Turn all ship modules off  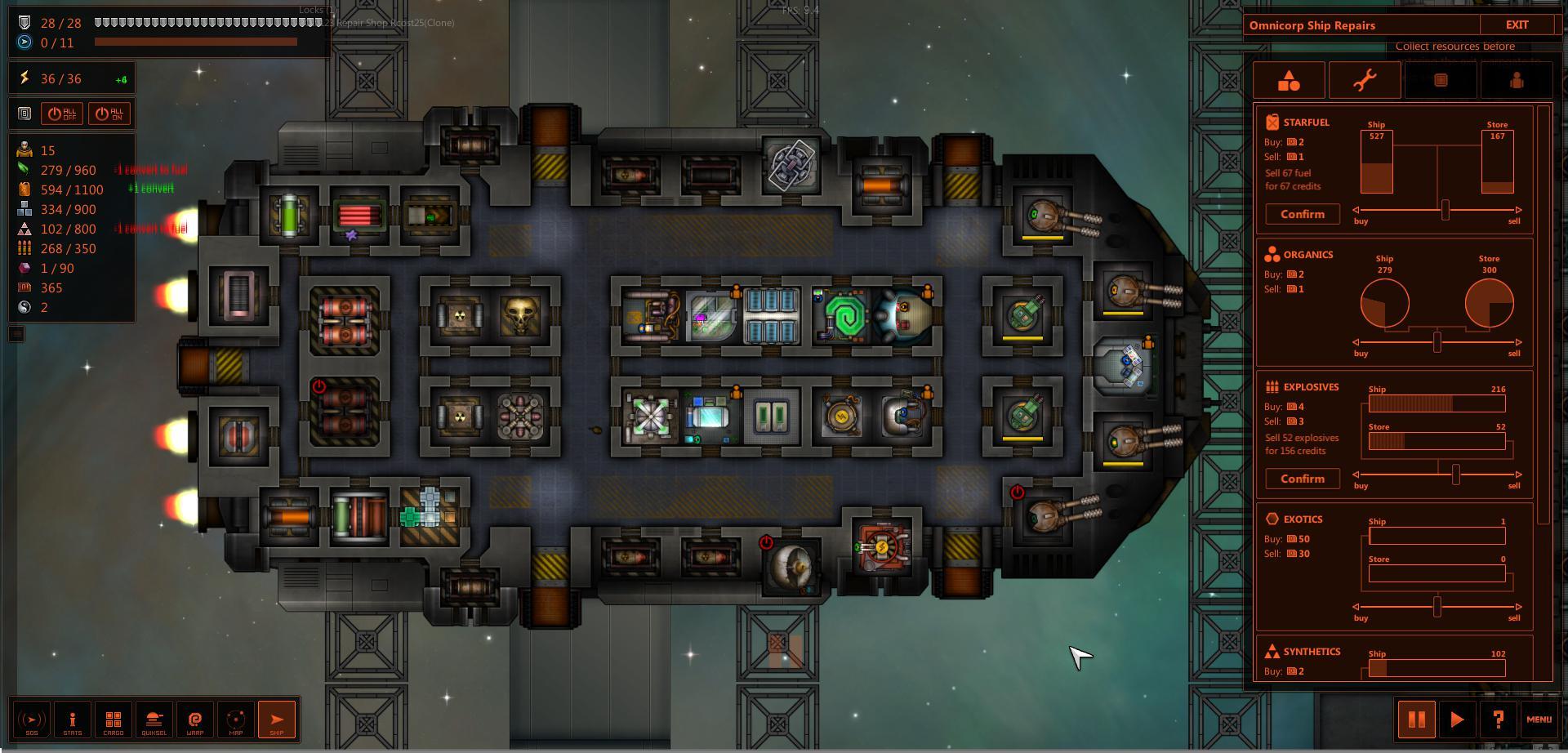click(63, 114)
